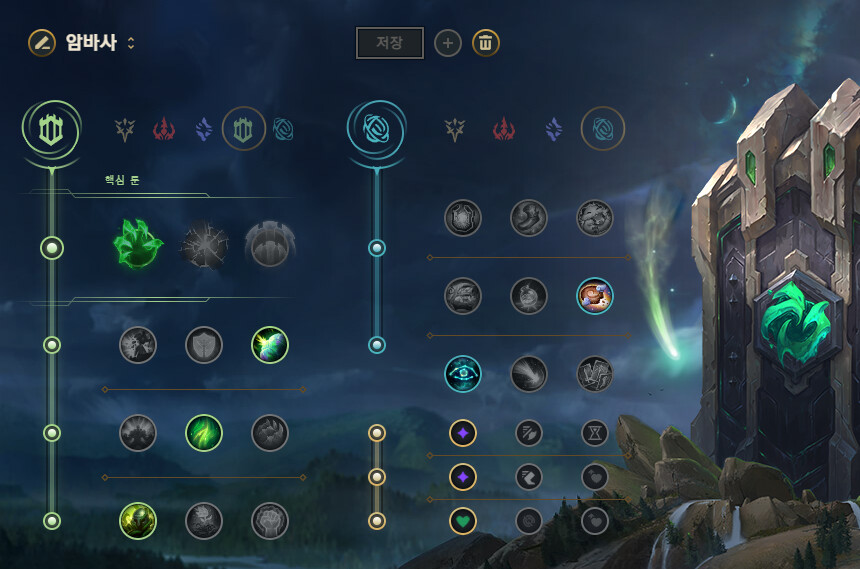Pick the Guardian keystone rune
Image resolution: width=860 pixels, height=569 pixels.
coord(270,245)
